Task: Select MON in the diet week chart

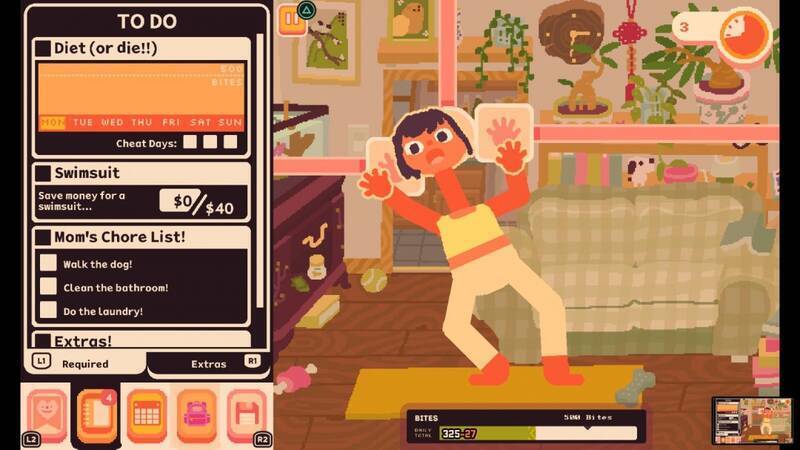Action: 52,122
